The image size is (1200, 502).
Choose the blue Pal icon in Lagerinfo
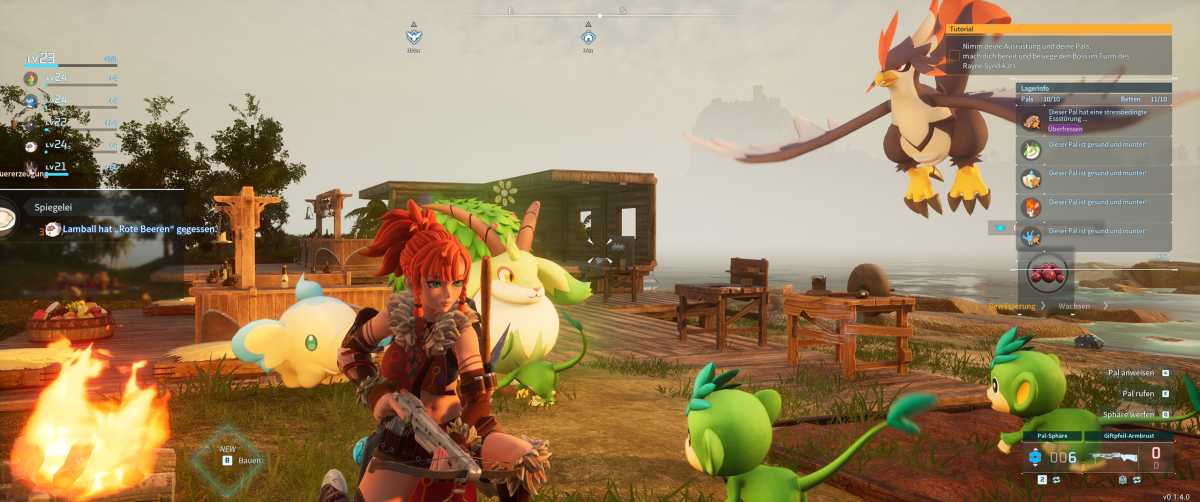[1031, 236]
